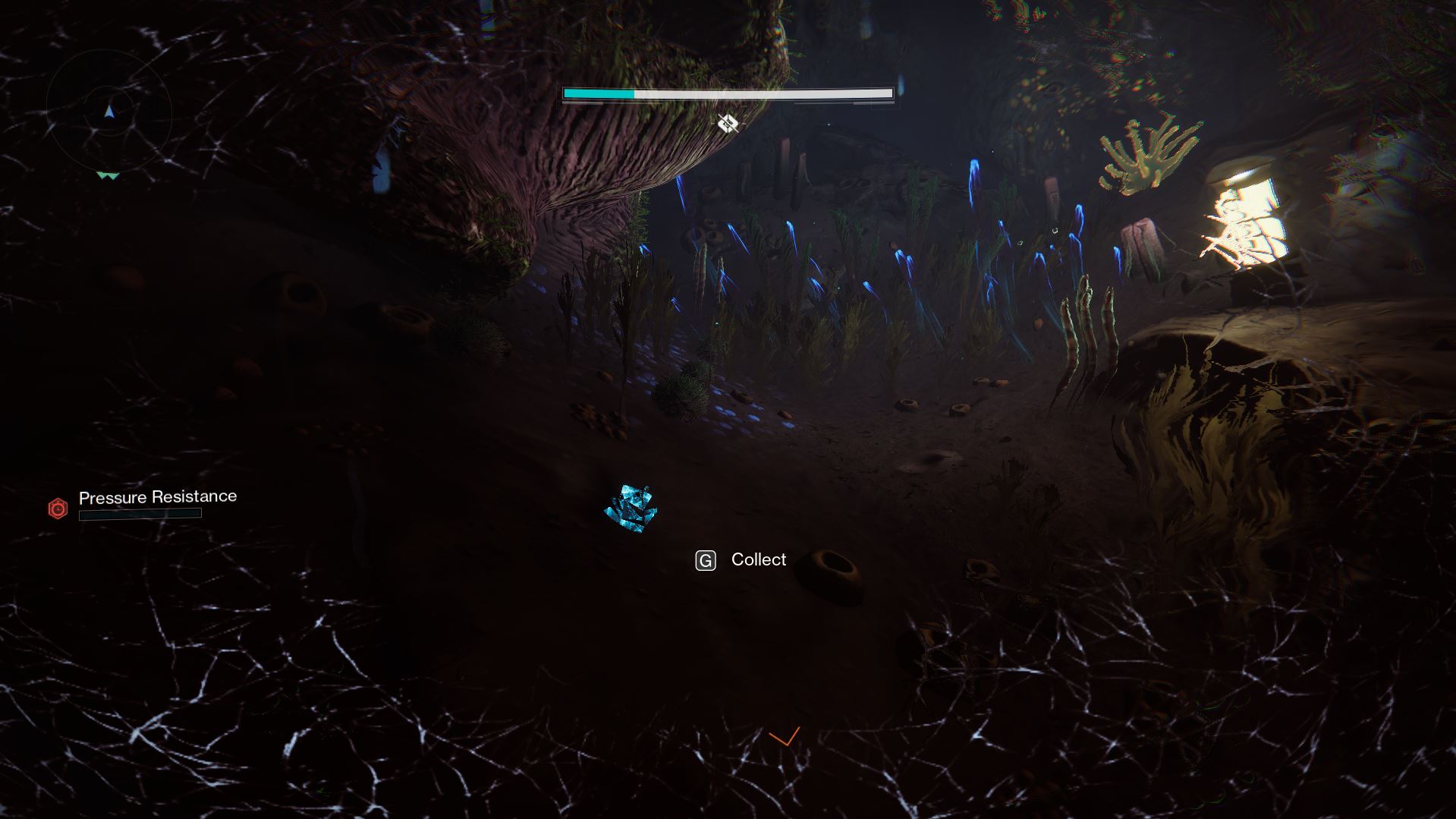1456x819 pixels.
Task: Select the red Pressure Resistance icon
Action: [58, 508]
